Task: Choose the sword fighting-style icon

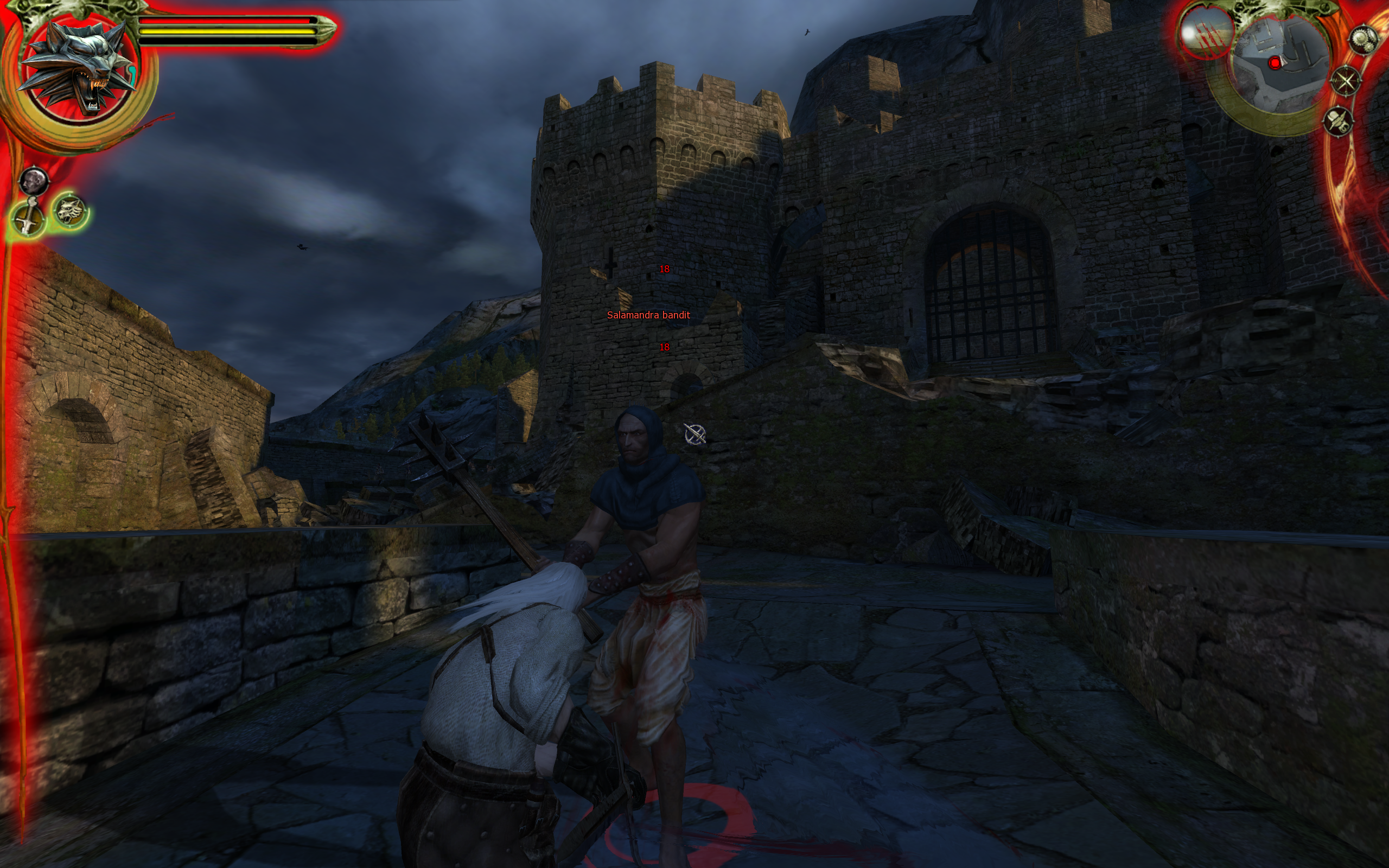Action: [28, 217]
